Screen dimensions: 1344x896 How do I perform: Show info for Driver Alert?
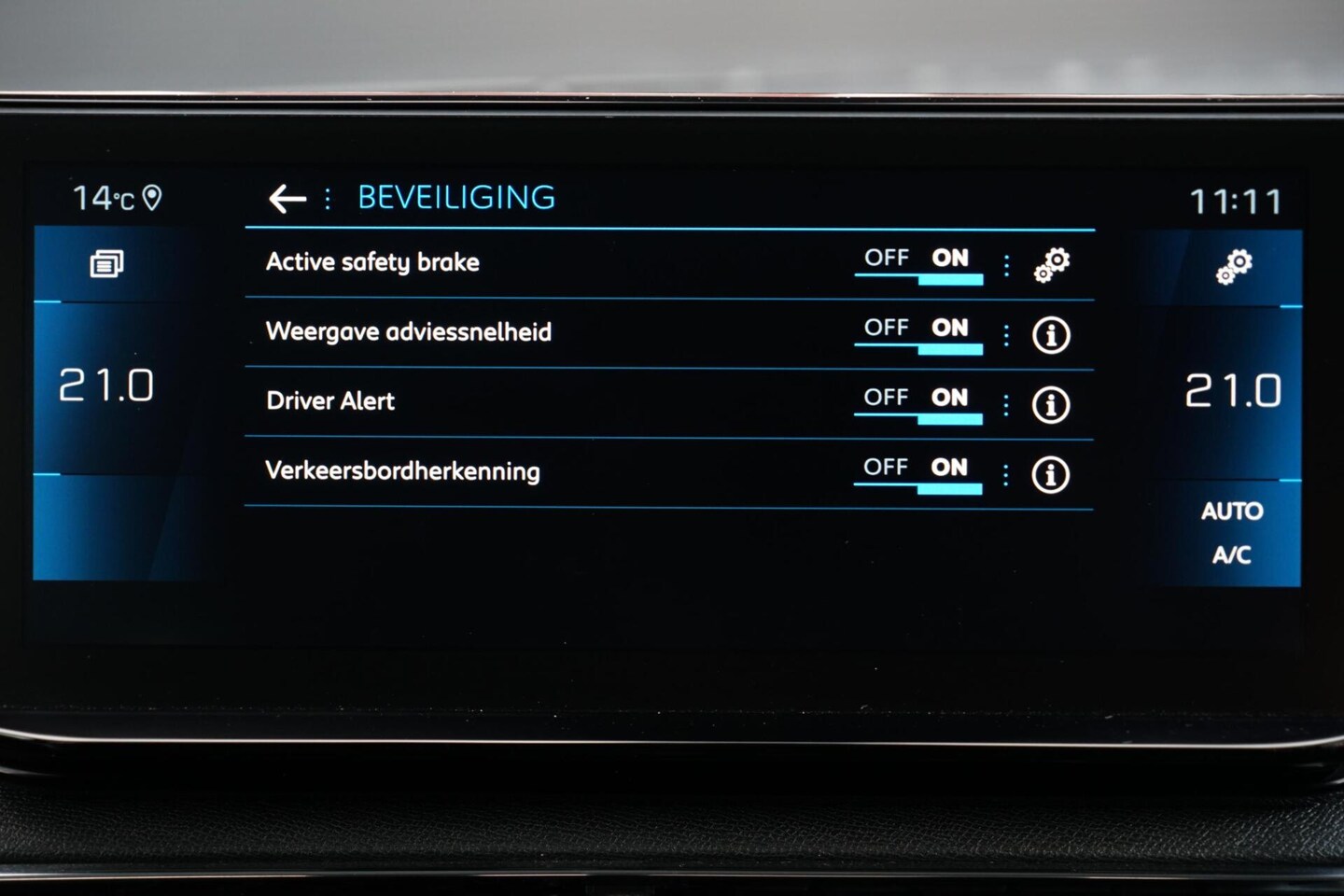[x=1051, y=405]
